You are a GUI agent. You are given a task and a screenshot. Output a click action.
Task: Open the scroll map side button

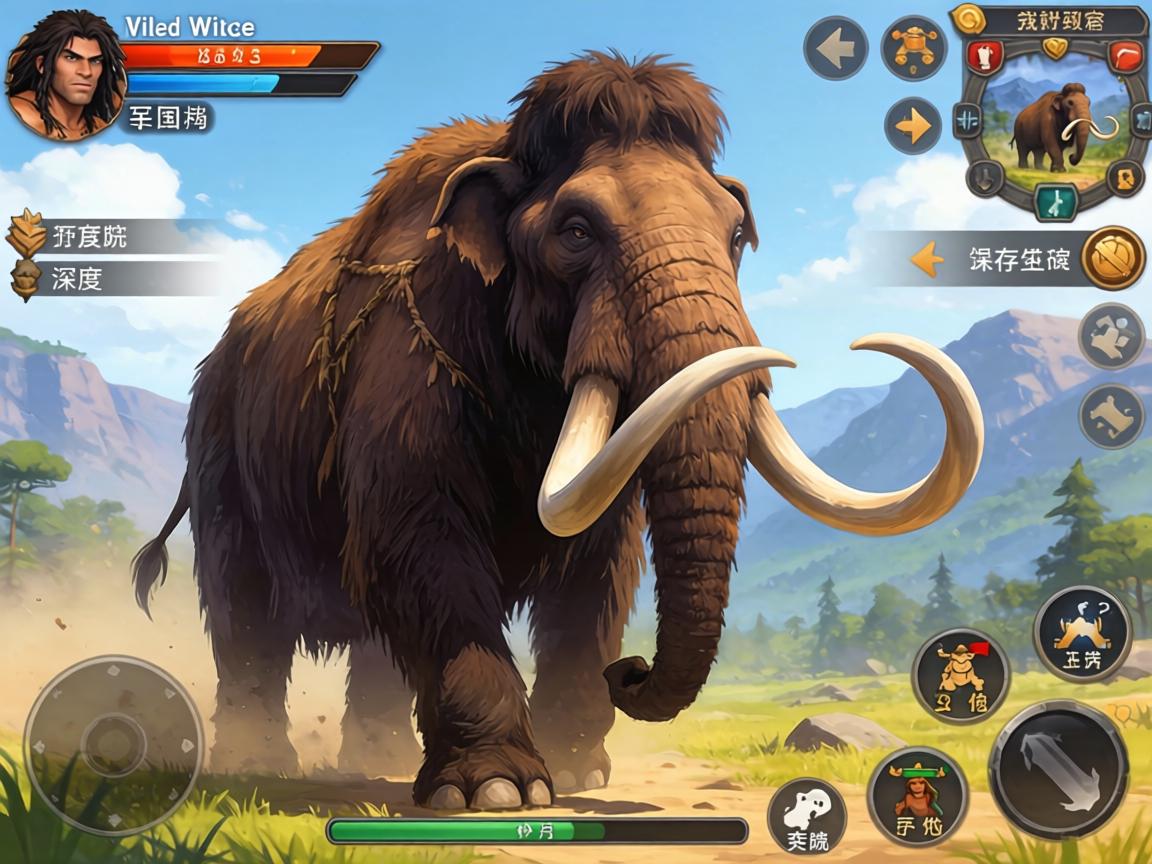[x=1112, y=416]
